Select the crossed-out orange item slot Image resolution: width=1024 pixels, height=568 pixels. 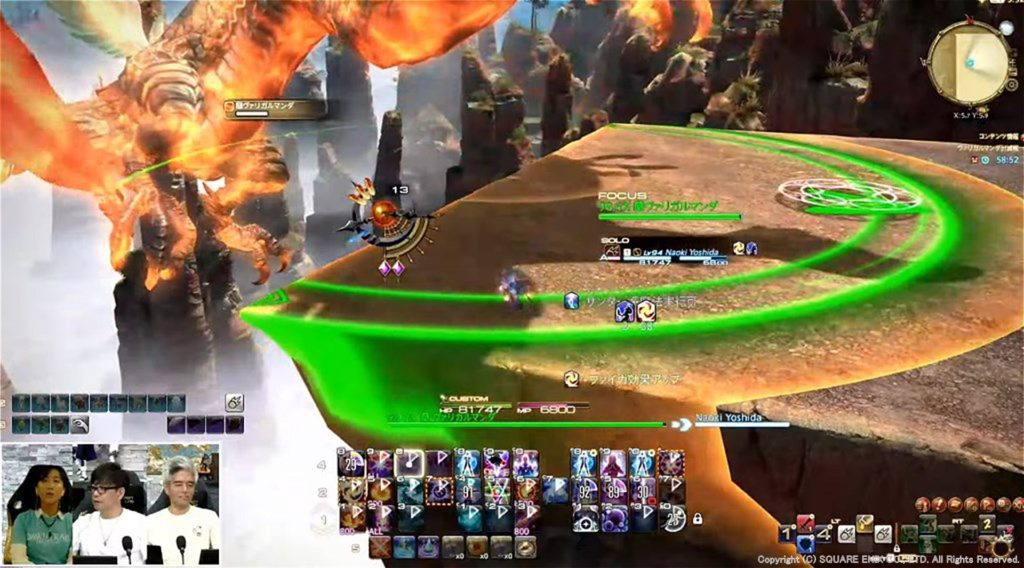coord(380,547)
